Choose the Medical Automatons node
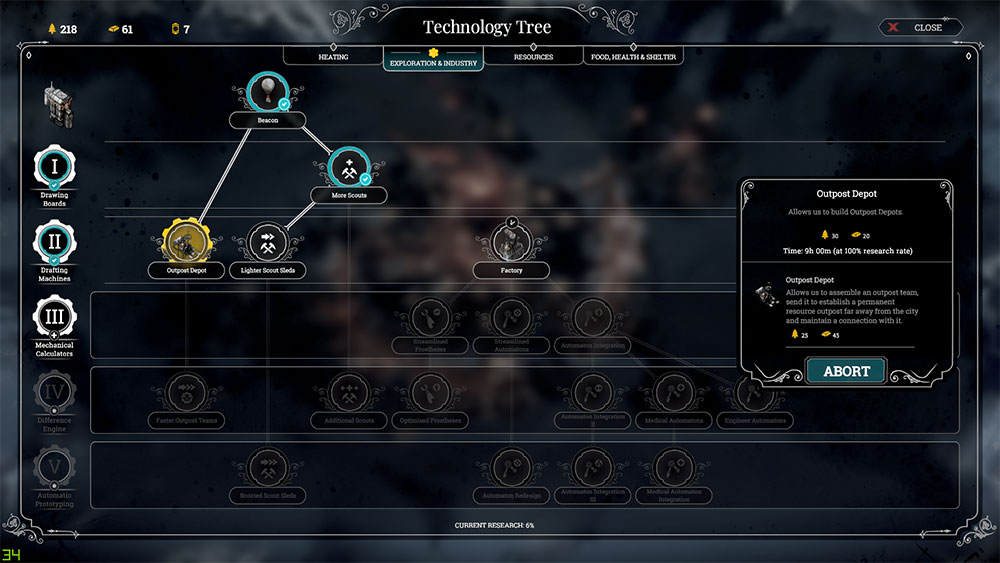Screen dimensions: 1000x563 point(674,393)
